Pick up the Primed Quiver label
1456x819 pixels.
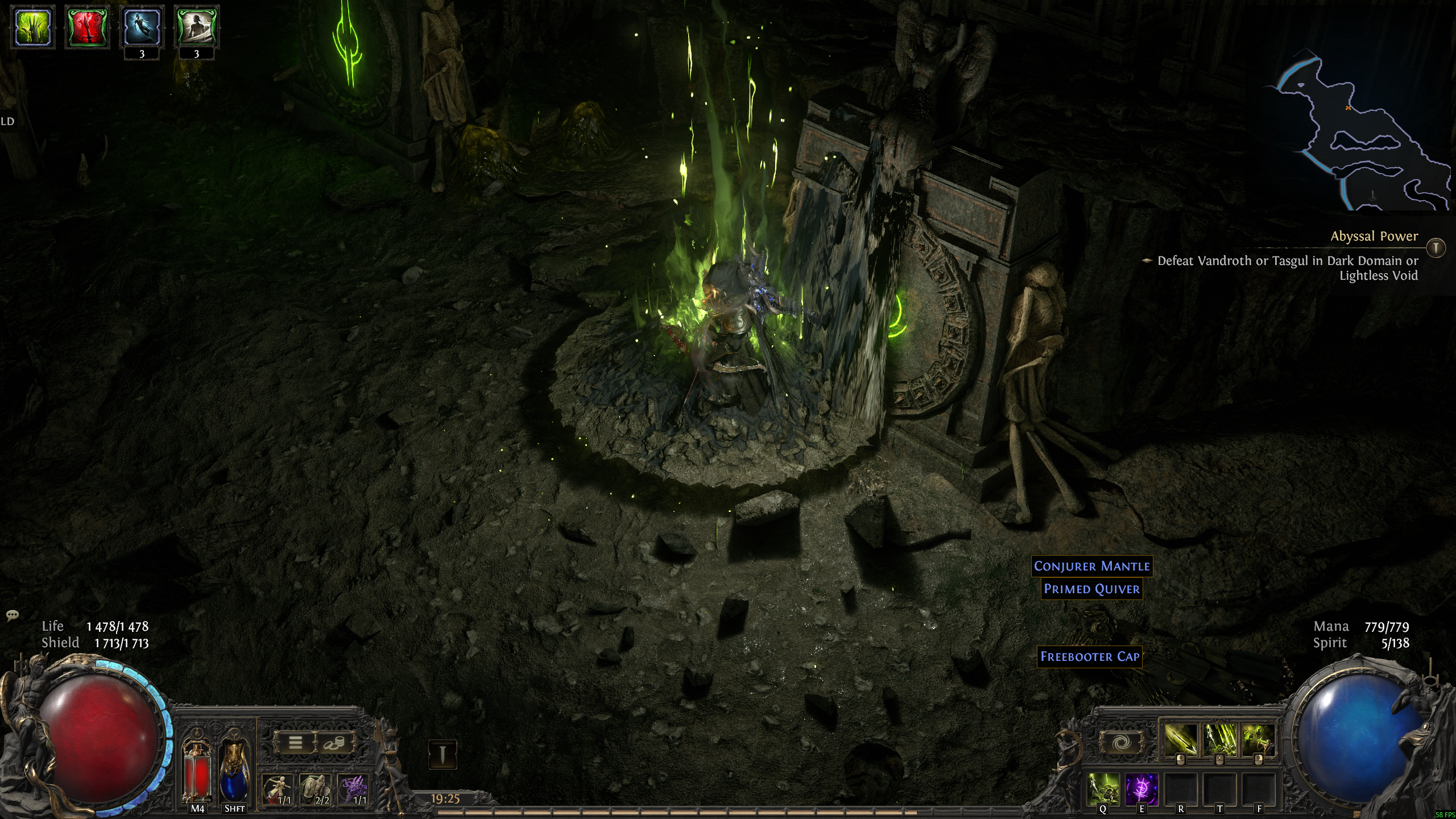click(1091, 589)
